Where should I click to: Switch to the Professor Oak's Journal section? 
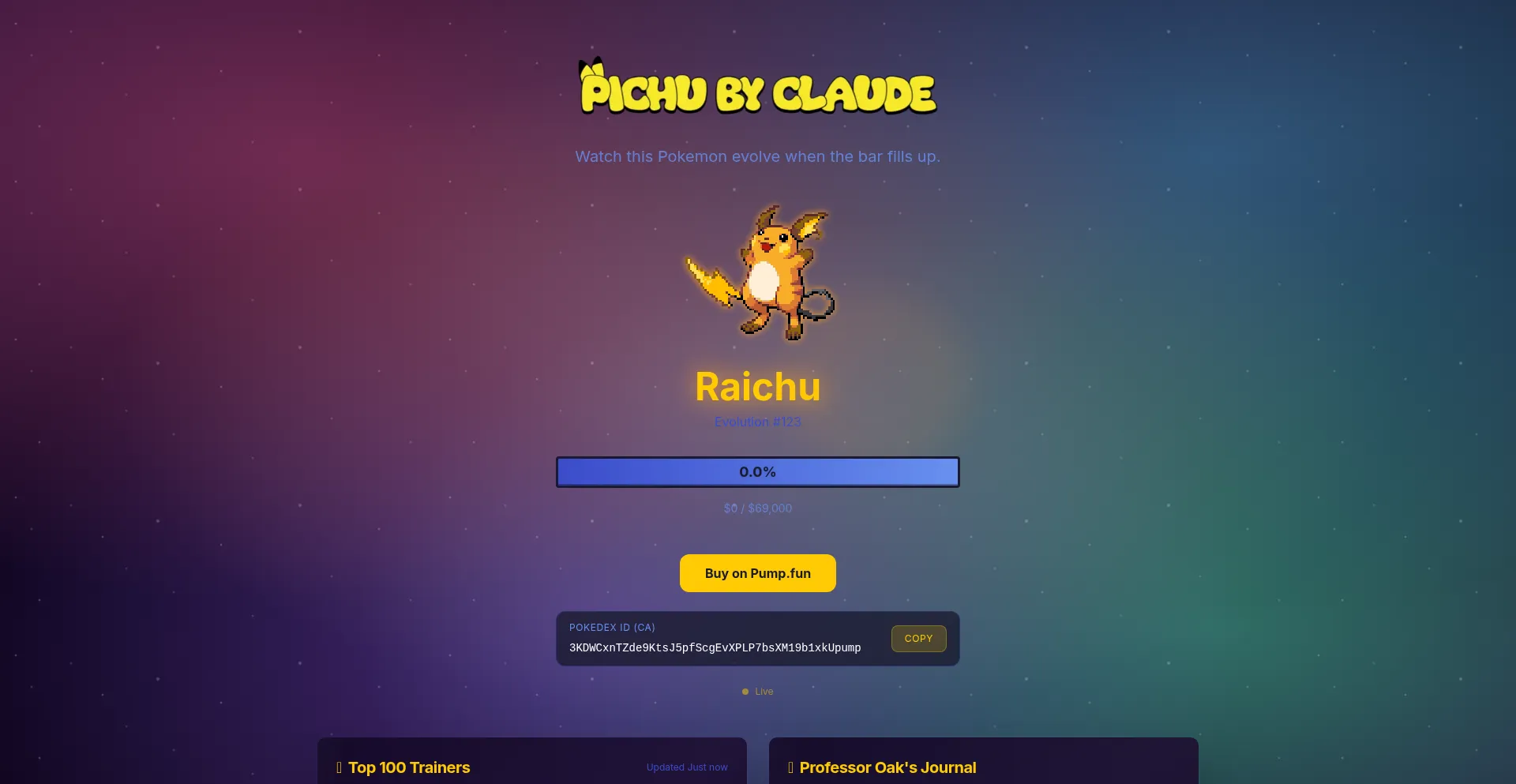pos(887,767)
